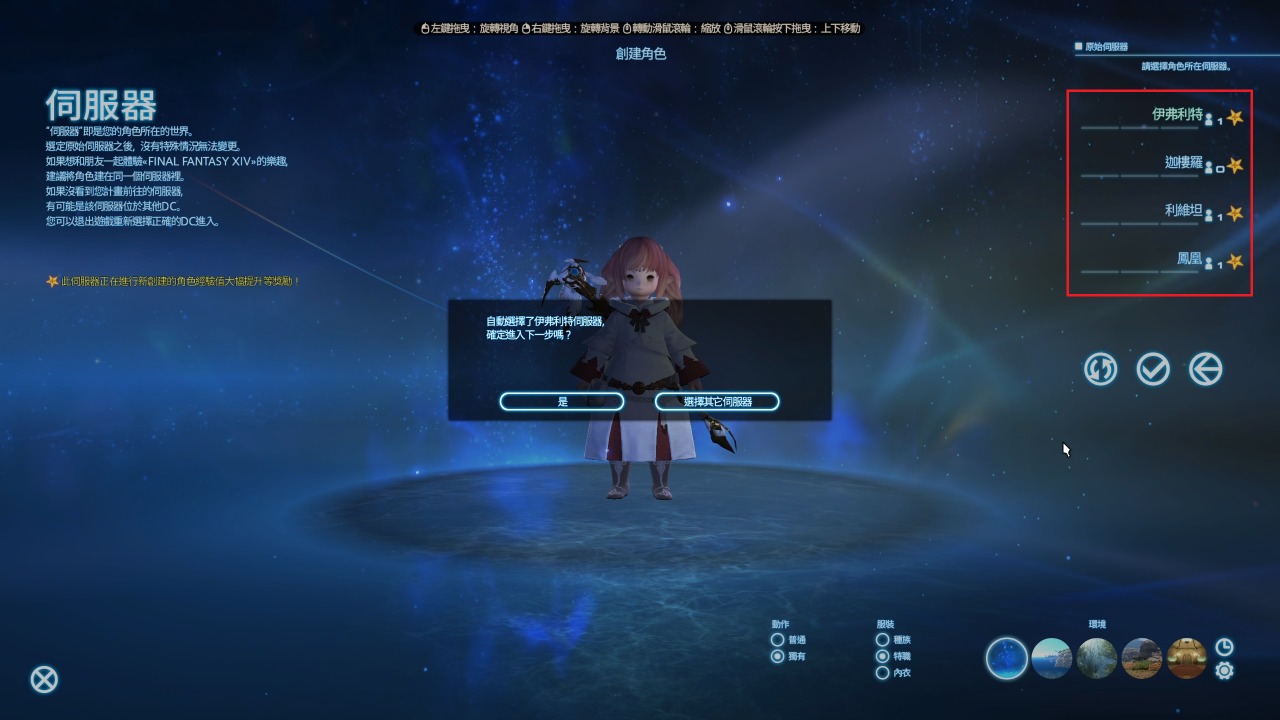
Task: Switch to the forest environment thumbnail
Action: 1097,659
